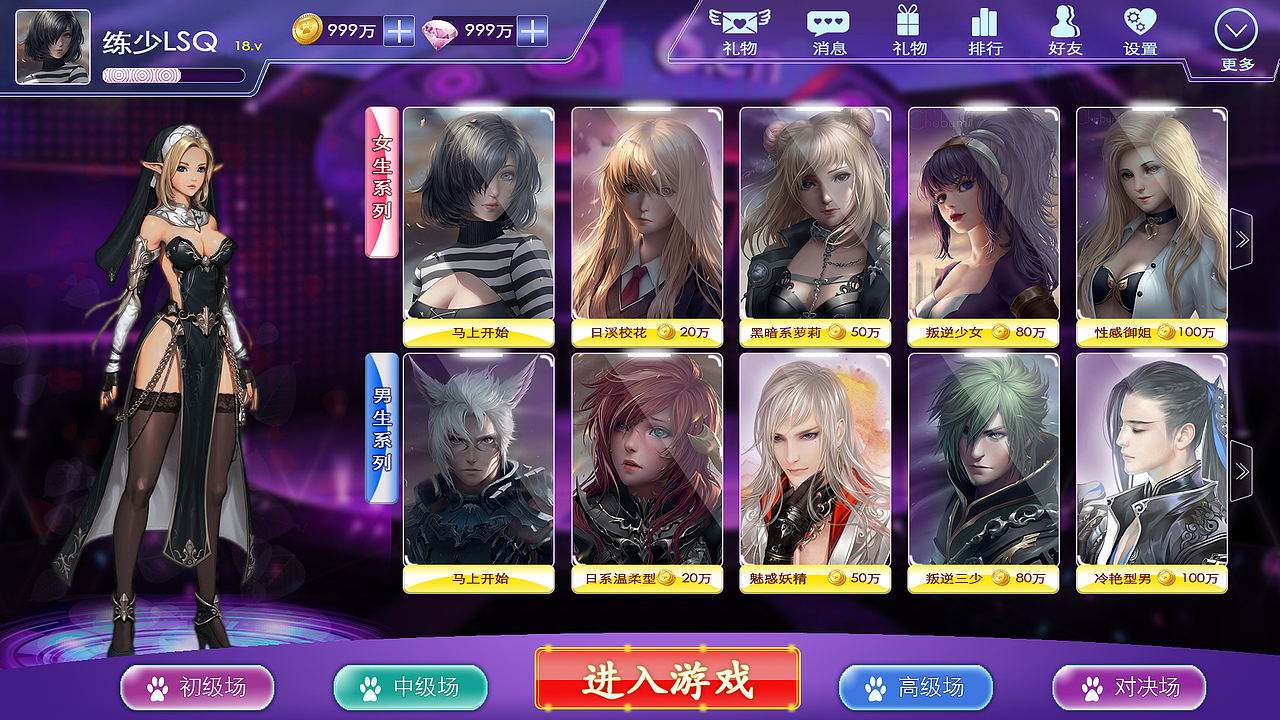Open the 排行 ranking icon
1280x720 pixels.
(x=988, y=30)
